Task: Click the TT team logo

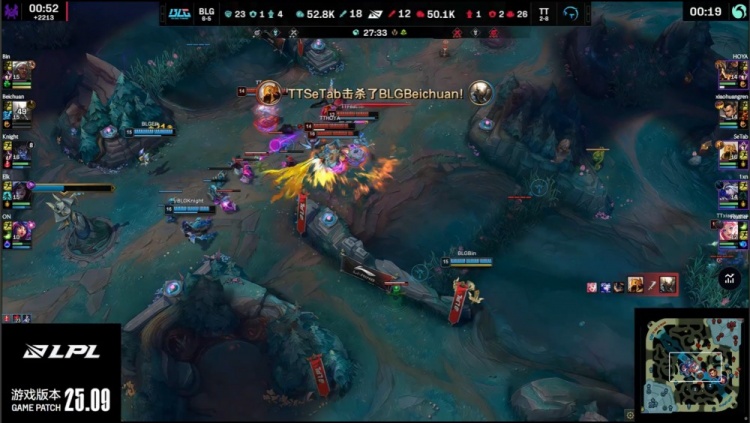Action: tap(570, 12)
